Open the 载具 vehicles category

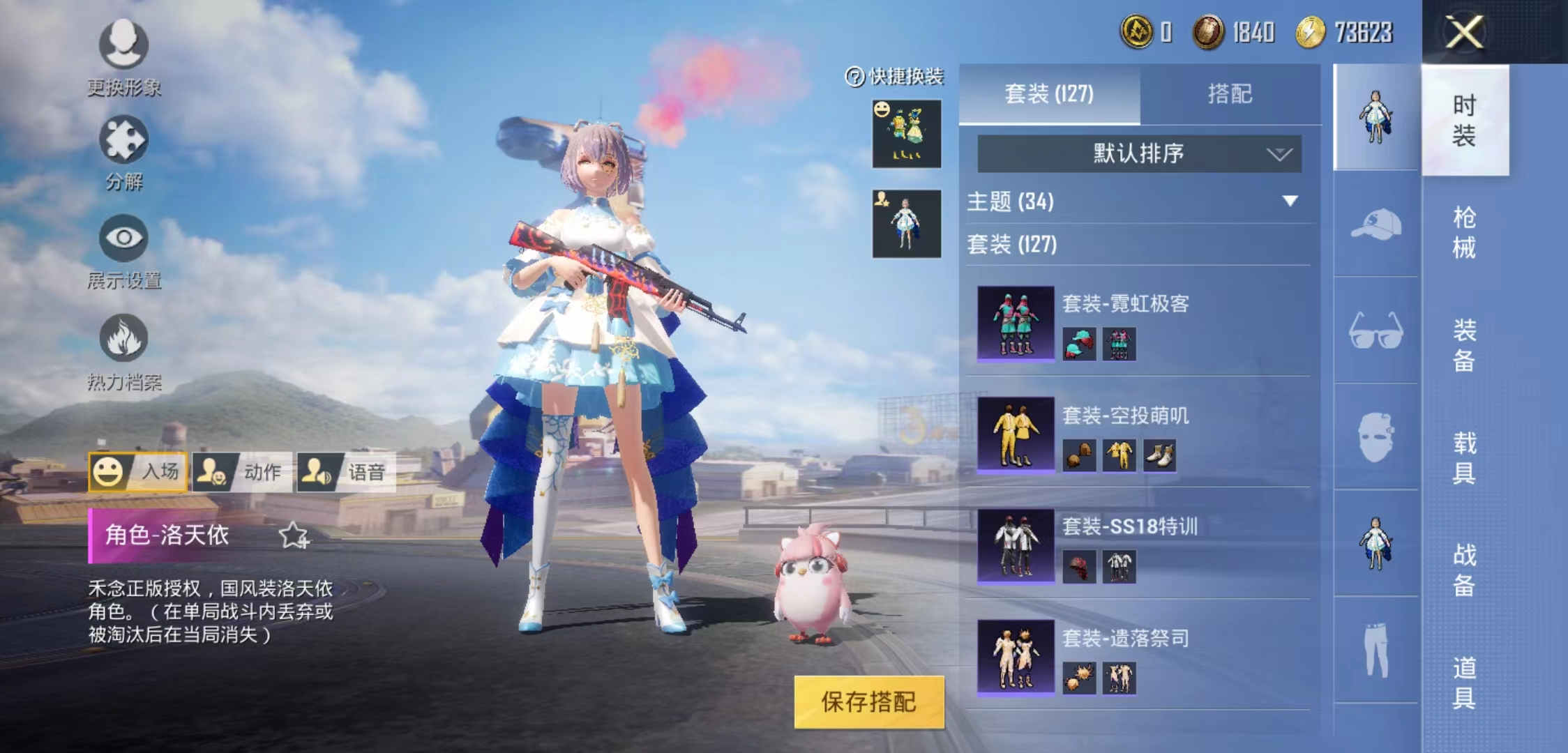coord(1464,457)
